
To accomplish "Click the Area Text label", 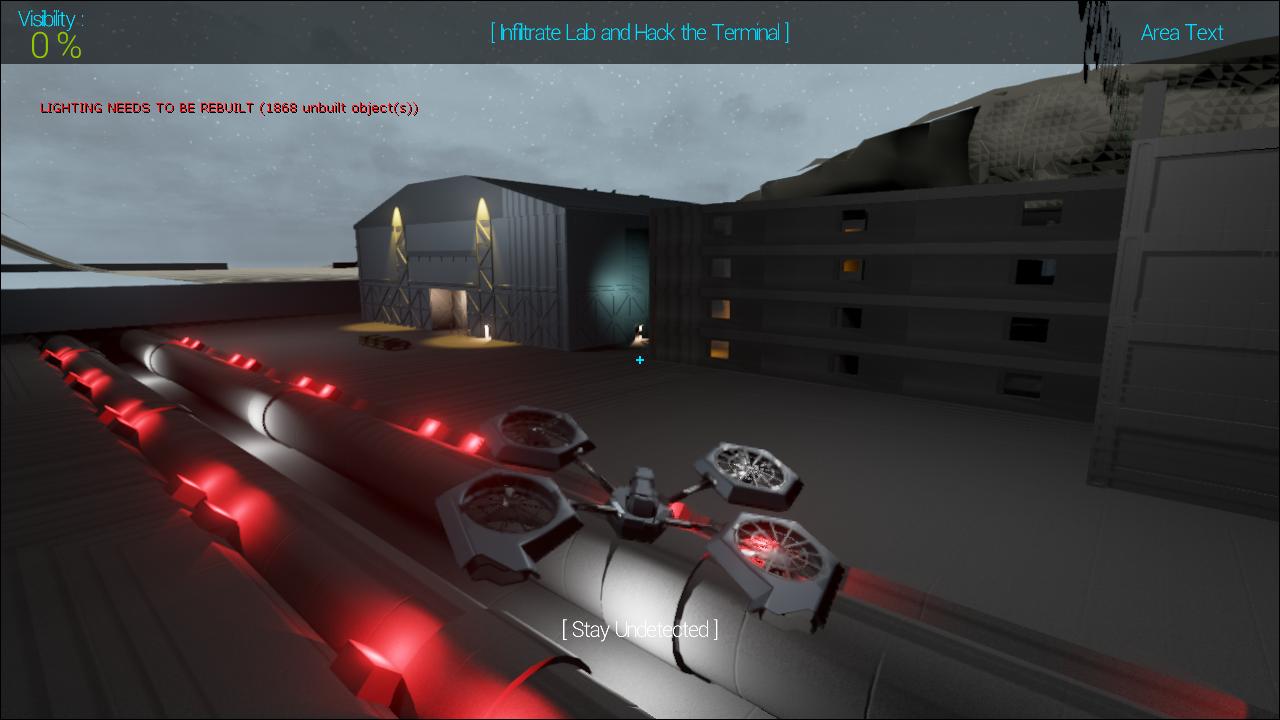I will click(1181, 33).
